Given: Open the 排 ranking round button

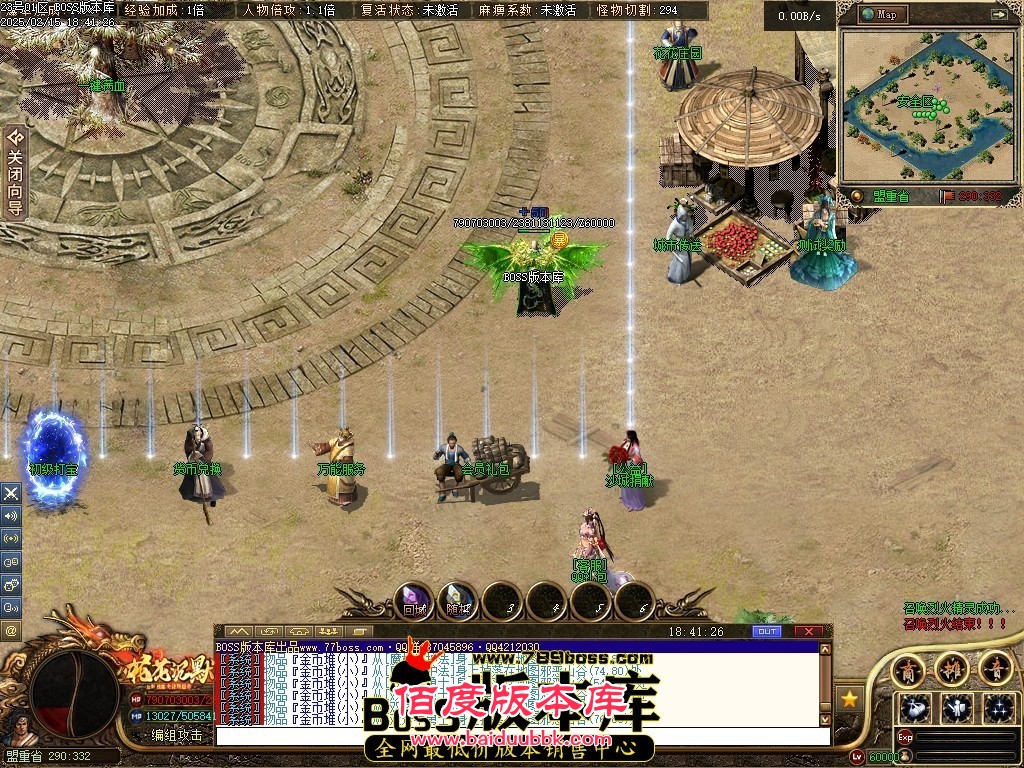Looking at the screenshot, I should pos(951,669).
